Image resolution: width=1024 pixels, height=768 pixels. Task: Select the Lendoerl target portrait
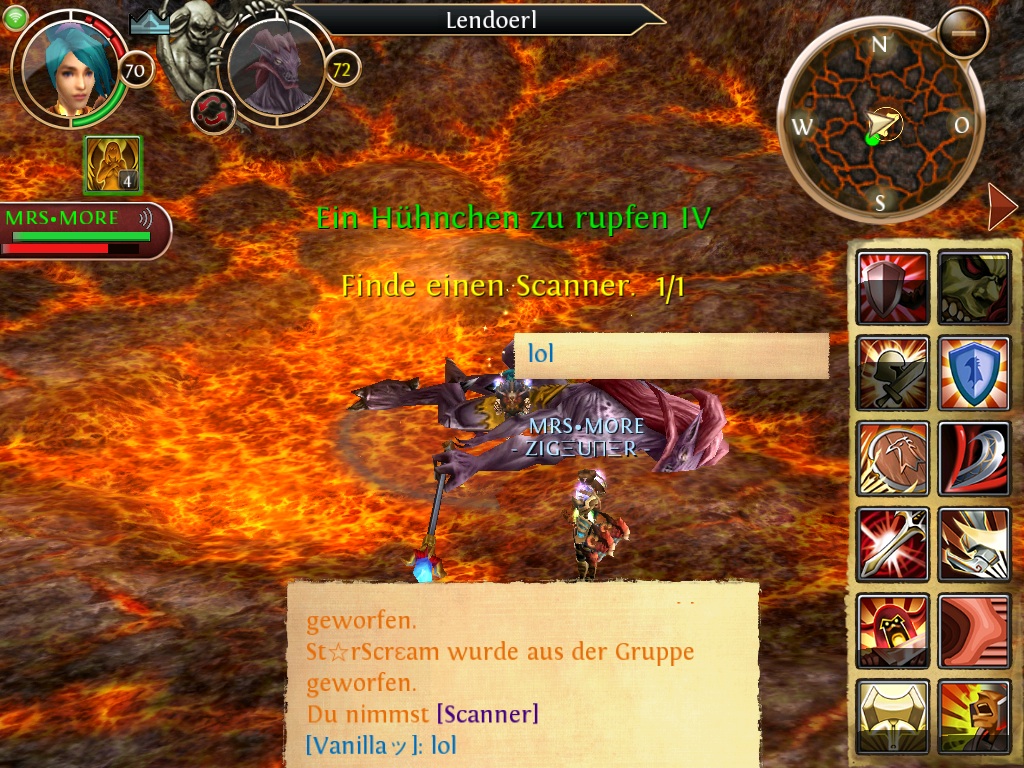(276, 68)
